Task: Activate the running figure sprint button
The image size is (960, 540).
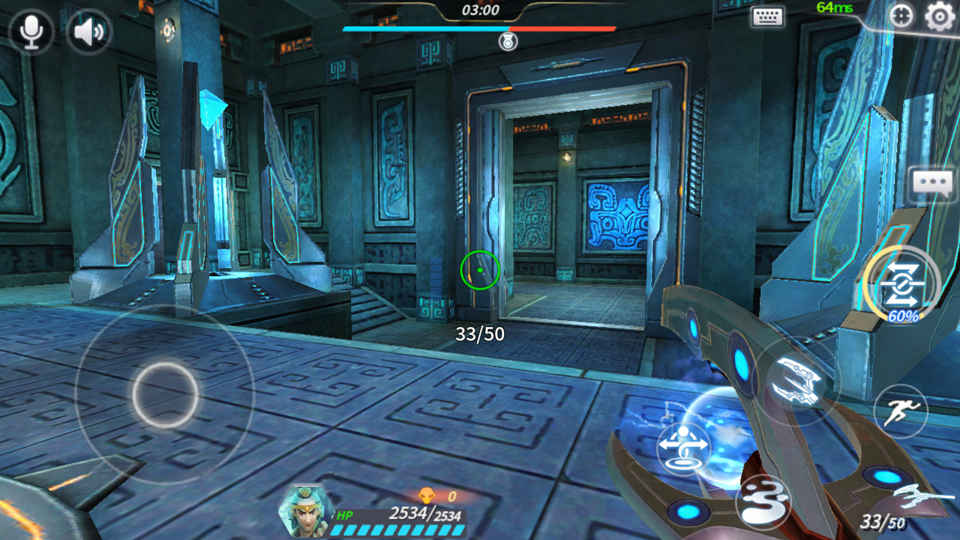Action: [x=900, y=410]
